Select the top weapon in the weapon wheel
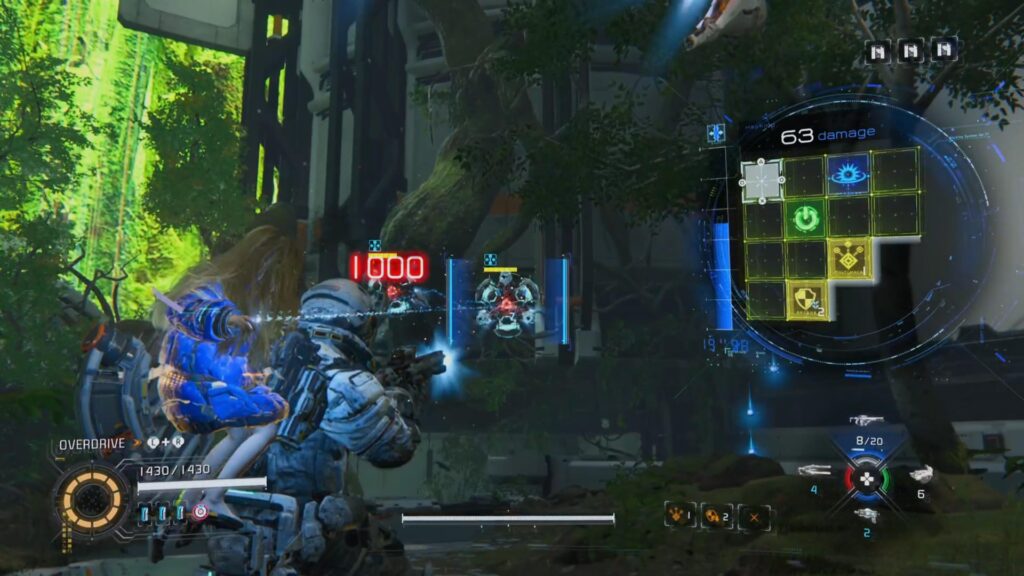Image resolution: width=1024 pixels, height=576 pixels. coord(866,421)
